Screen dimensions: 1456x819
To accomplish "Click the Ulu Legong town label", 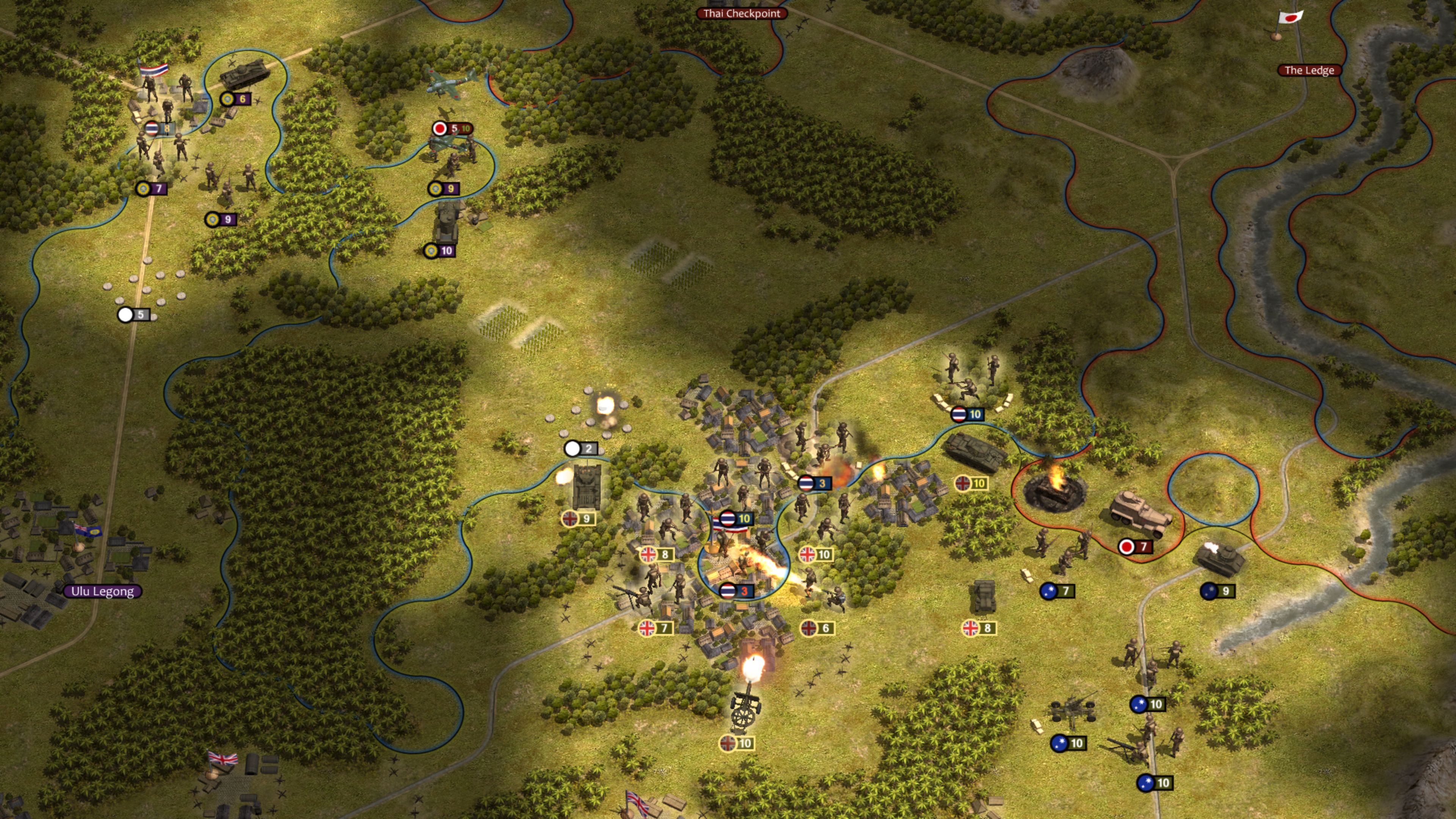I will [x=103, y=592].
